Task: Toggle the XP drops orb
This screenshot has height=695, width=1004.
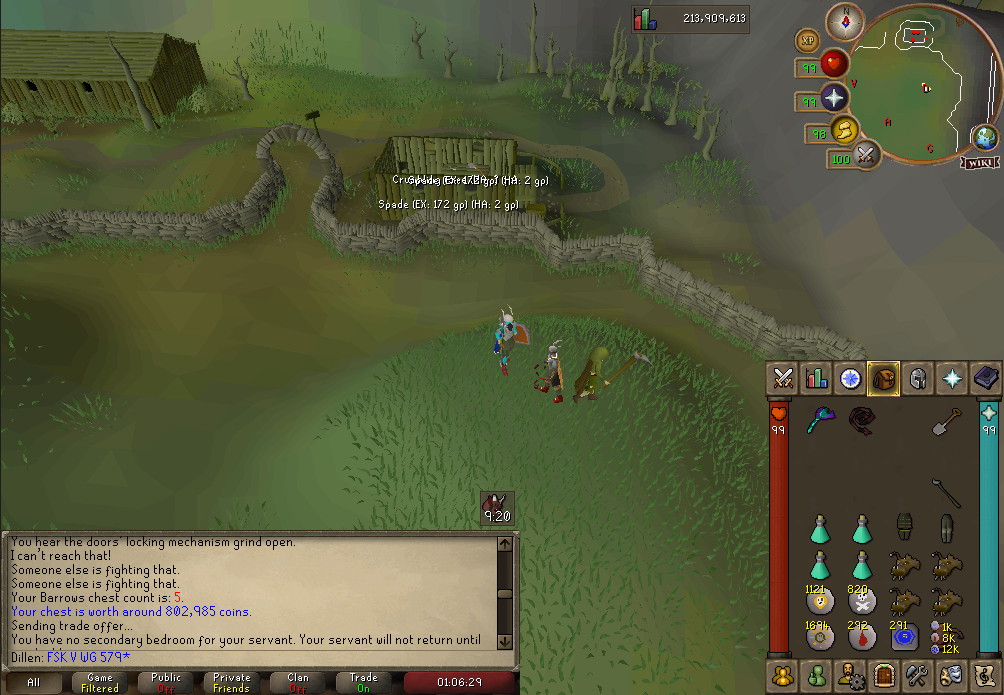Action: 808,41
